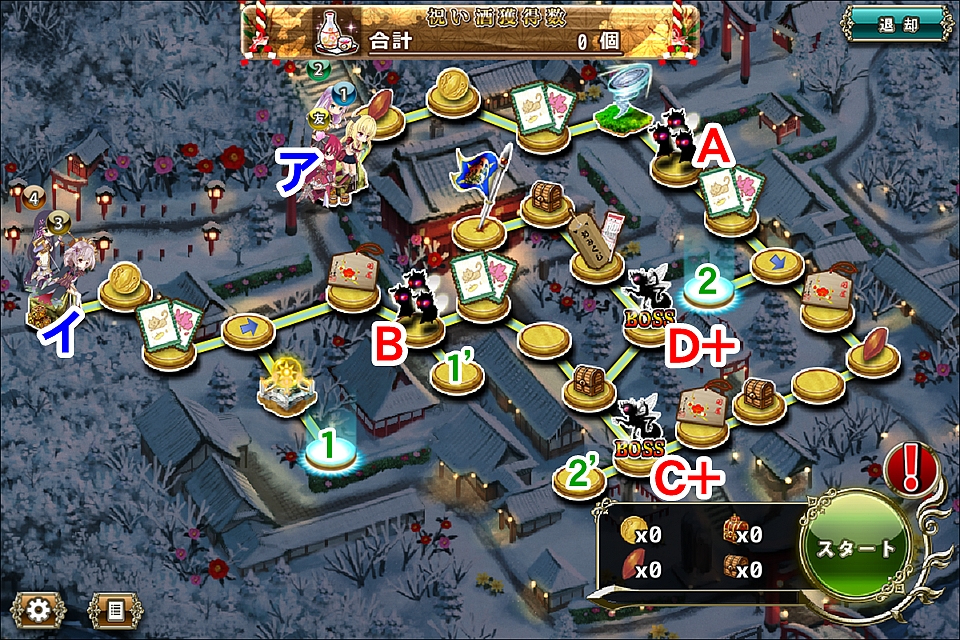Screen dimensions: 960x640
Task: Pick the enemy node labeled A
Action: point(674,148)
